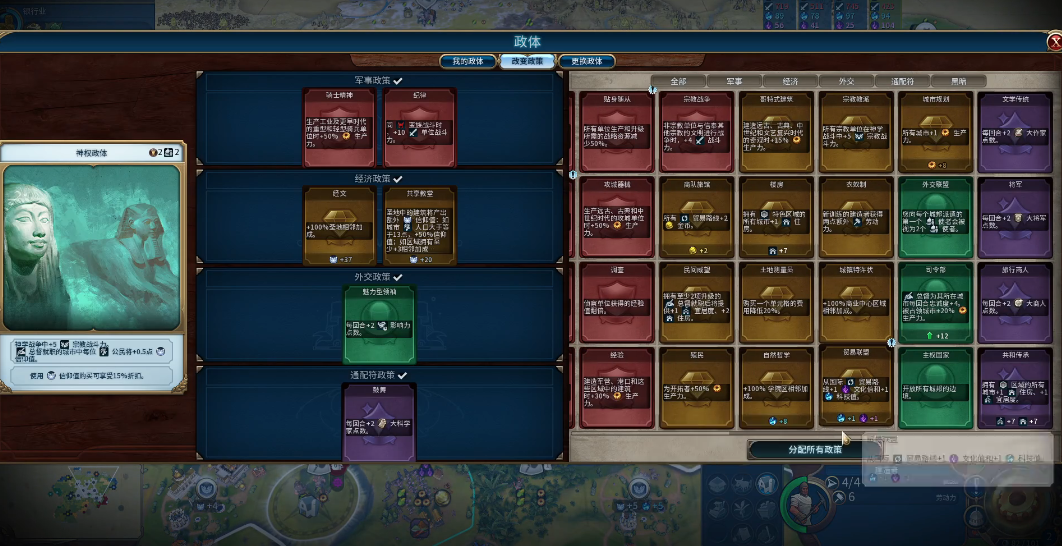Filter policy cards by 军事
Viewport: 1062px width, 546px height.
pos(734,81)
